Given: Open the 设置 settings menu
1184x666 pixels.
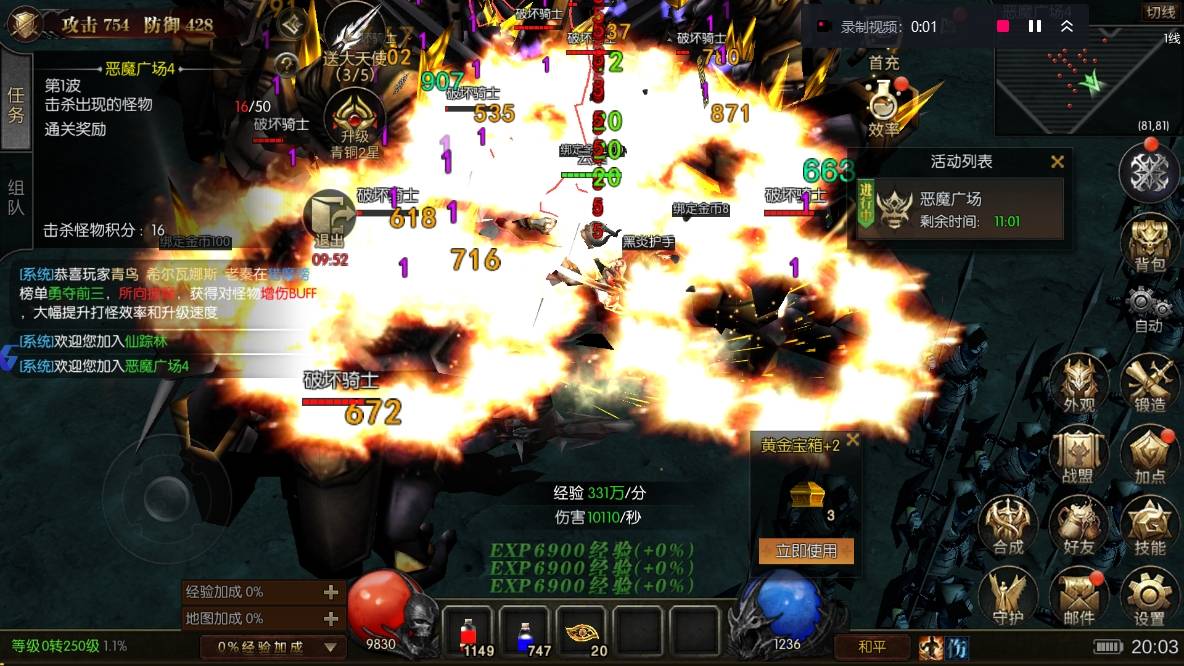Looking at the screenshot, I should 1150,596.
